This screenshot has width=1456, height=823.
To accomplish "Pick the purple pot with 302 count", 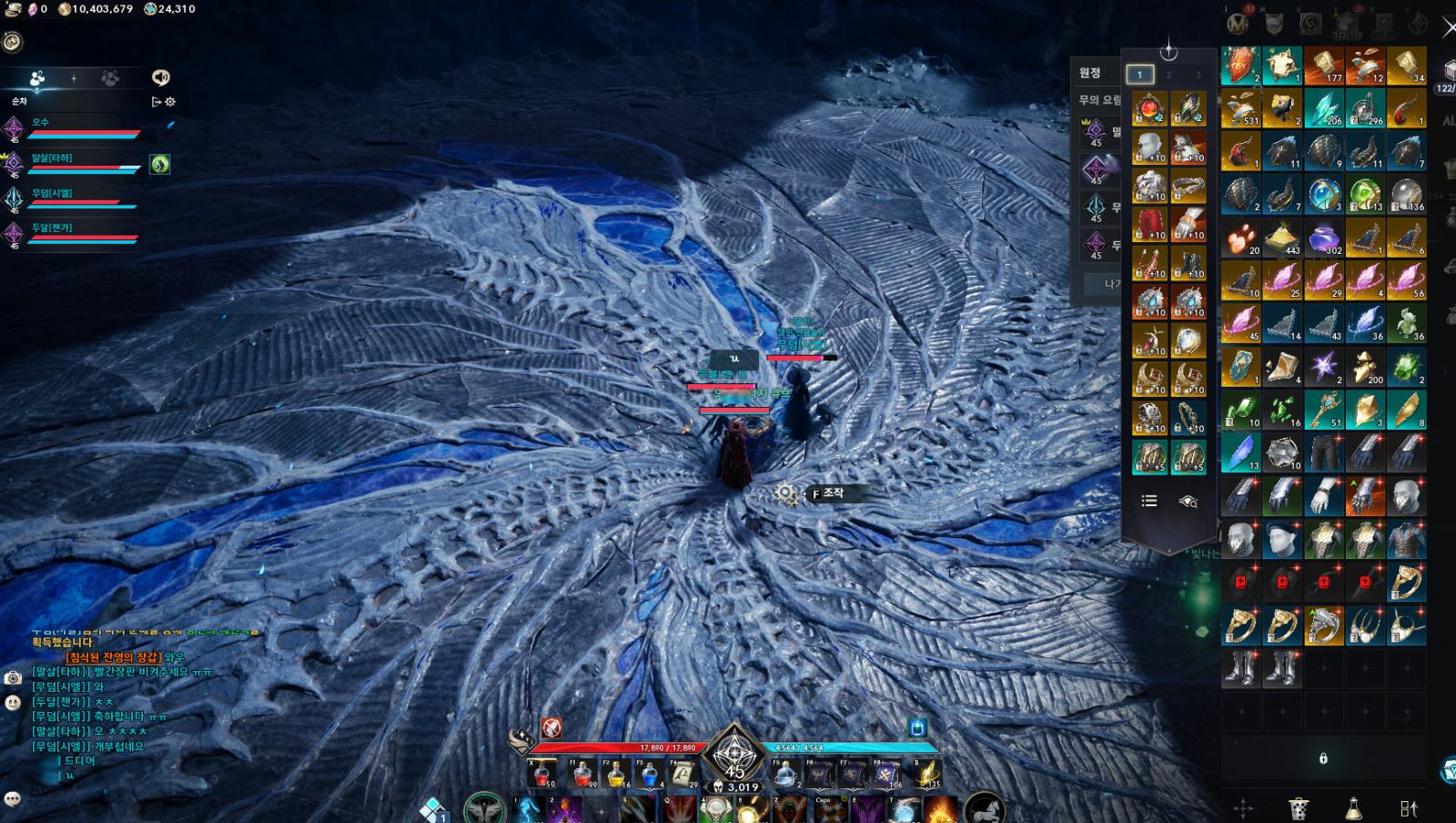I will tap(1324, 238).
